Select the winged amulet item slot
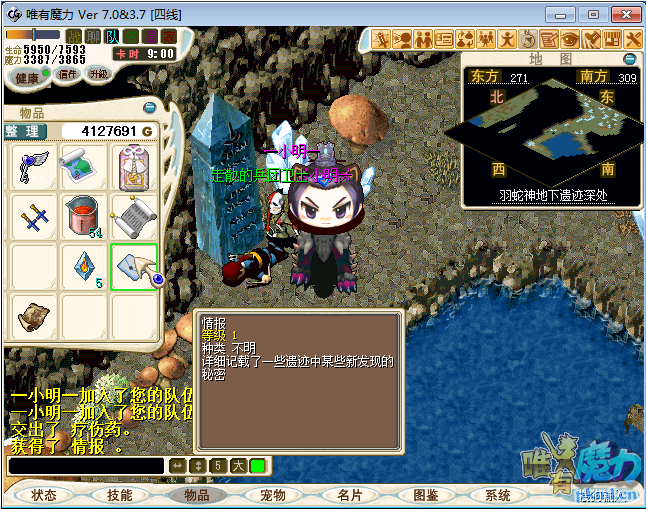 coord(33,167)
